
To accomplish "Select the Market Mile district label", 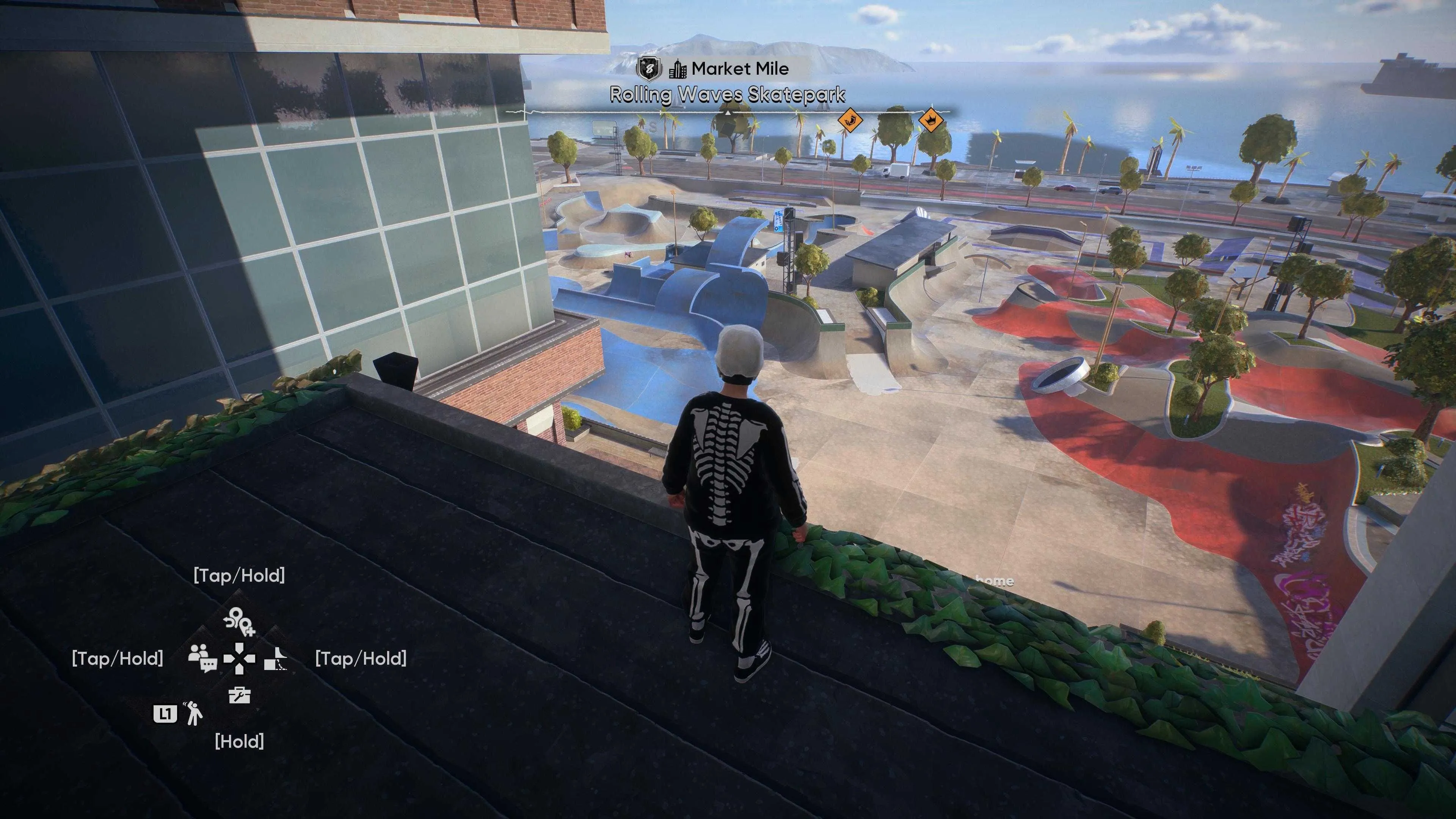I will 740,69.
